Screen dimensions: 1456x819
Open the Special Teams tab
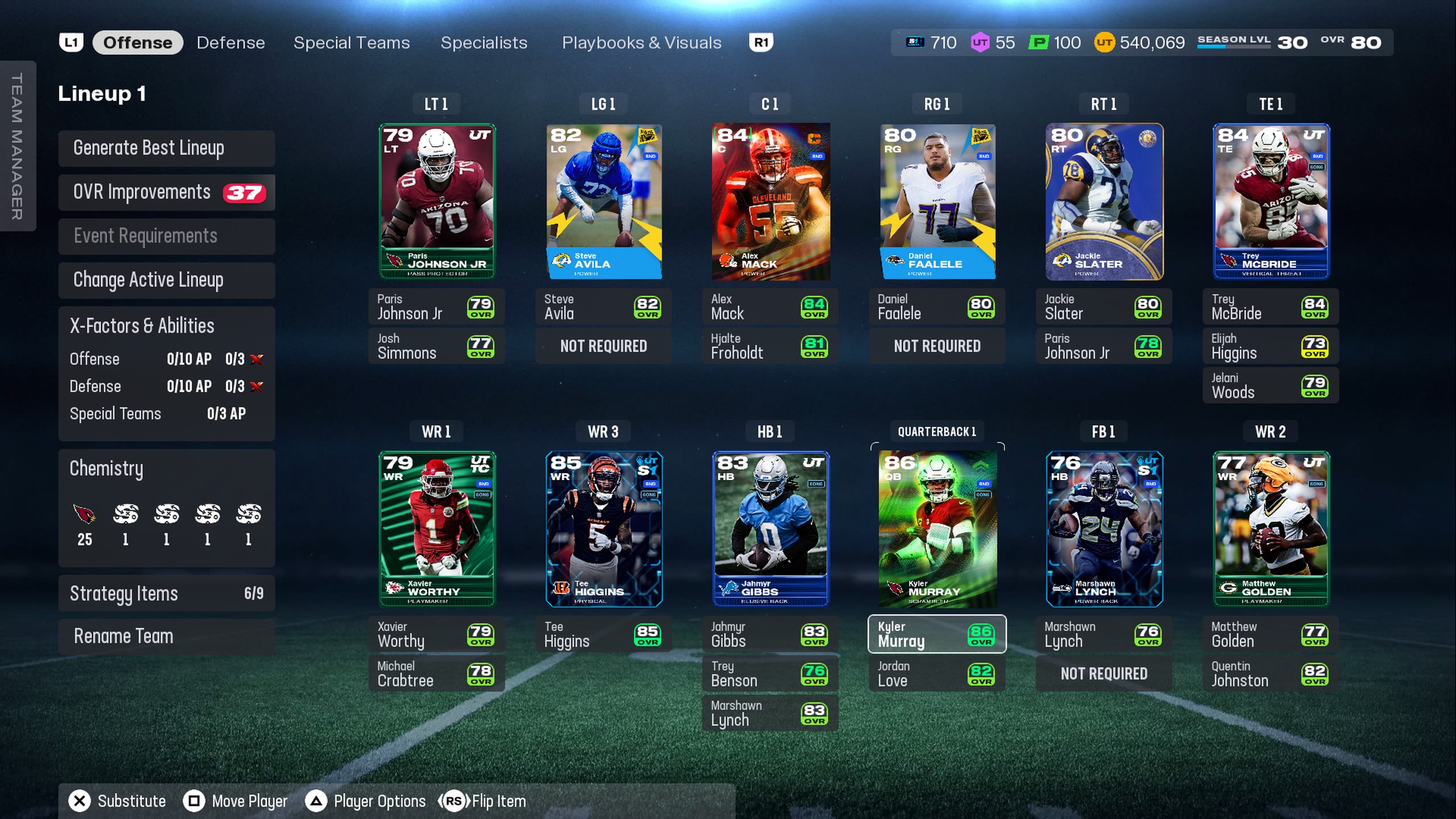(351, 42)
